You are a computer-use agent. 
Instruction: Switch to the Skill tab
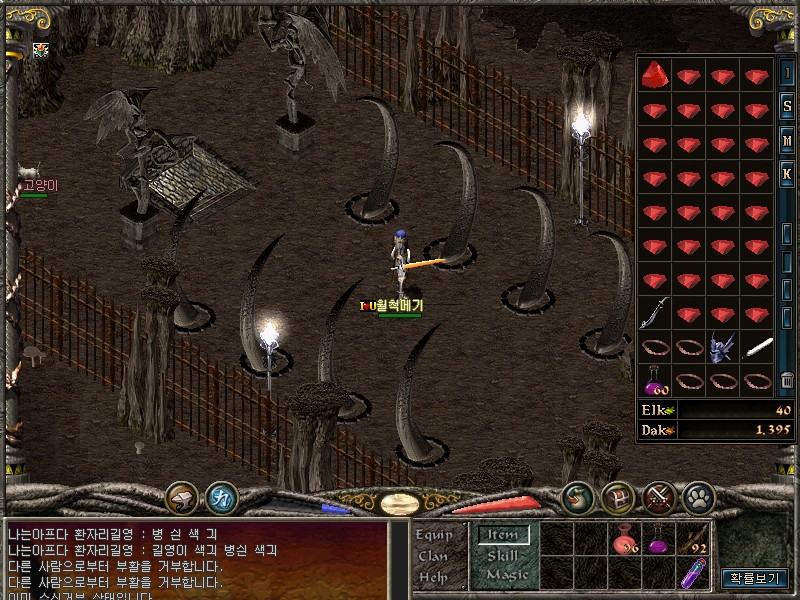(503, 555)
